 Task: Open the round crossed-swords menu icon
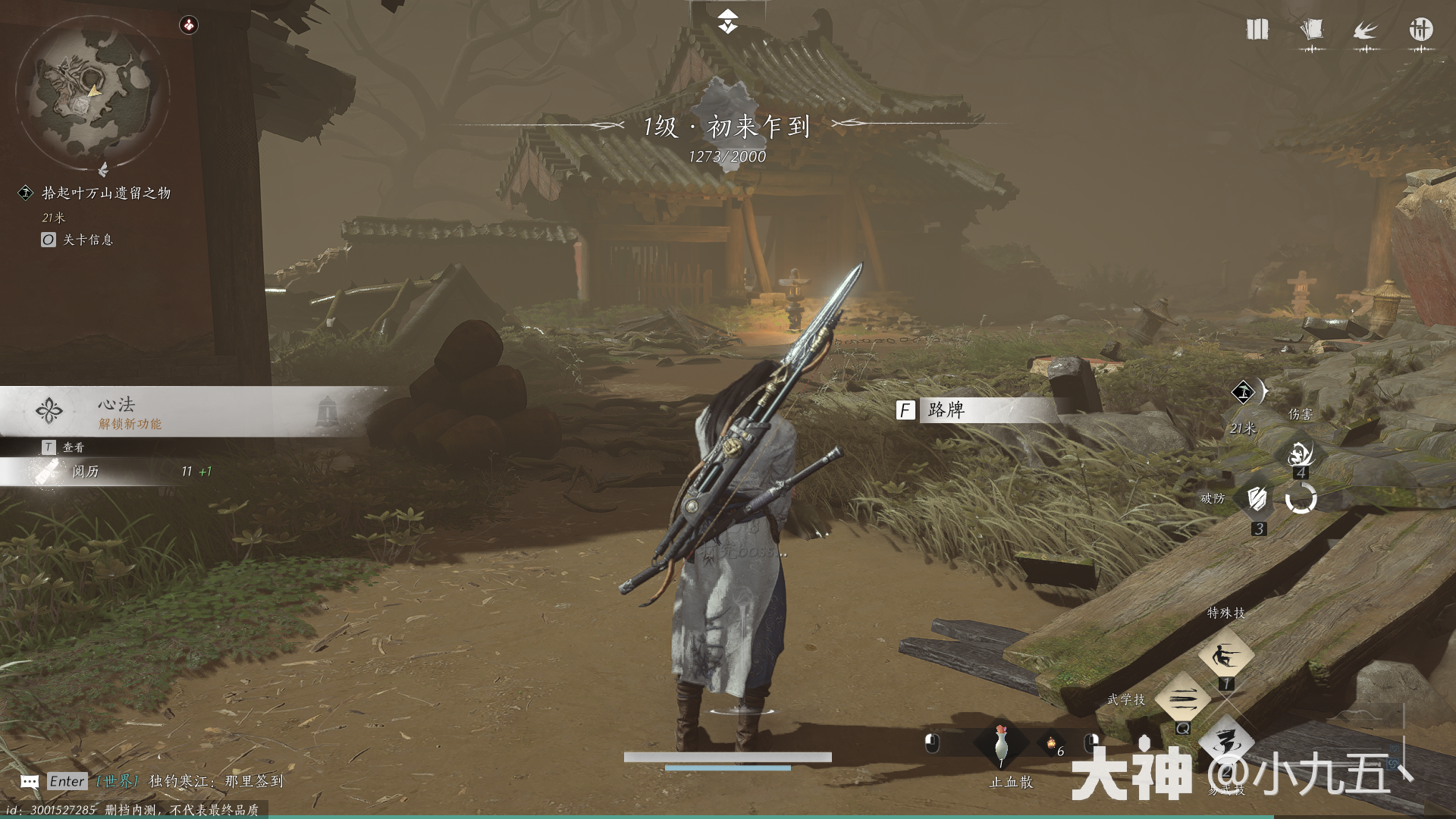pos(1420,30)
